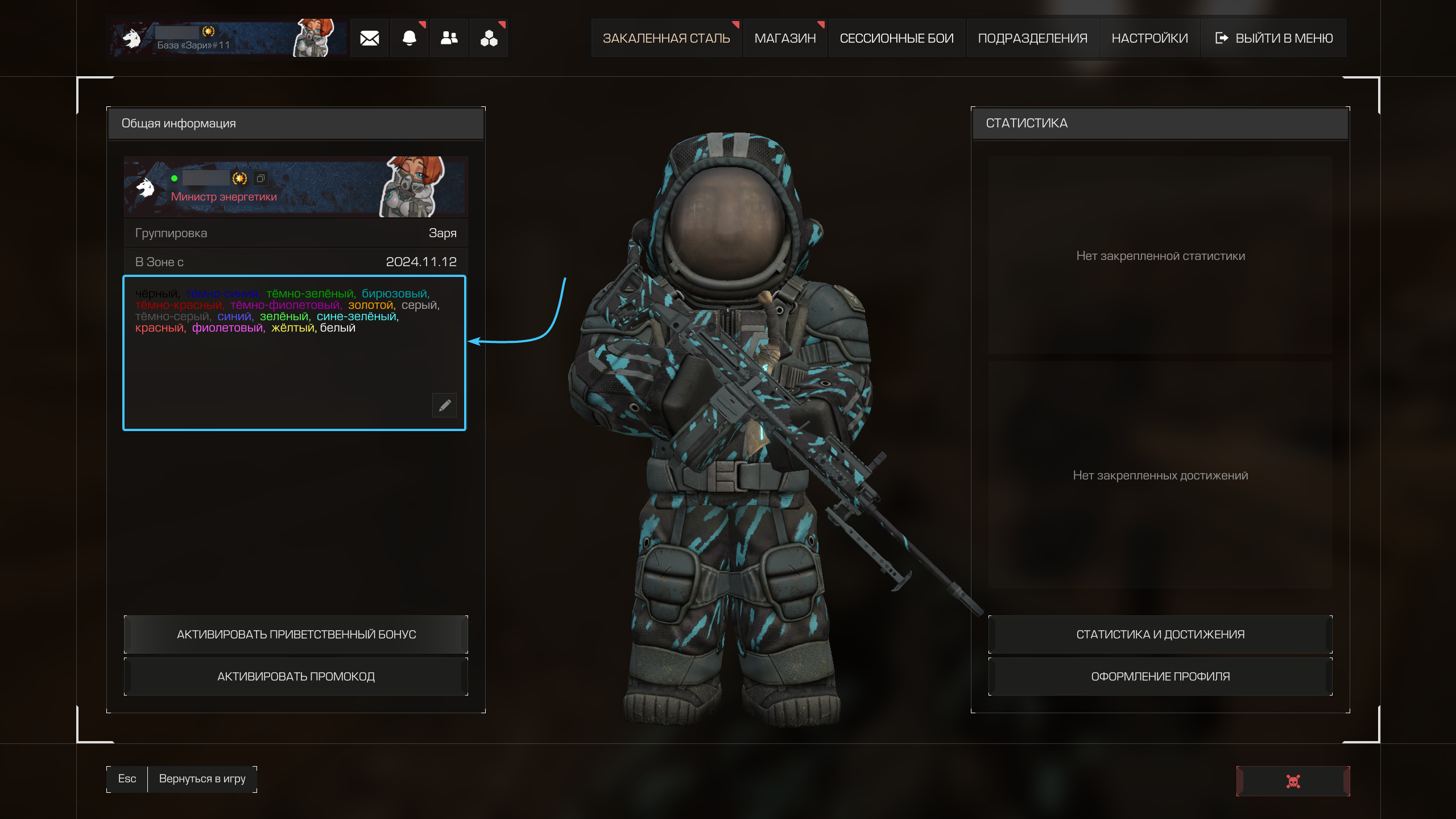1456x819 pixels.
Task: Copy nickname using the copy icon
Action: coord(260,179)
